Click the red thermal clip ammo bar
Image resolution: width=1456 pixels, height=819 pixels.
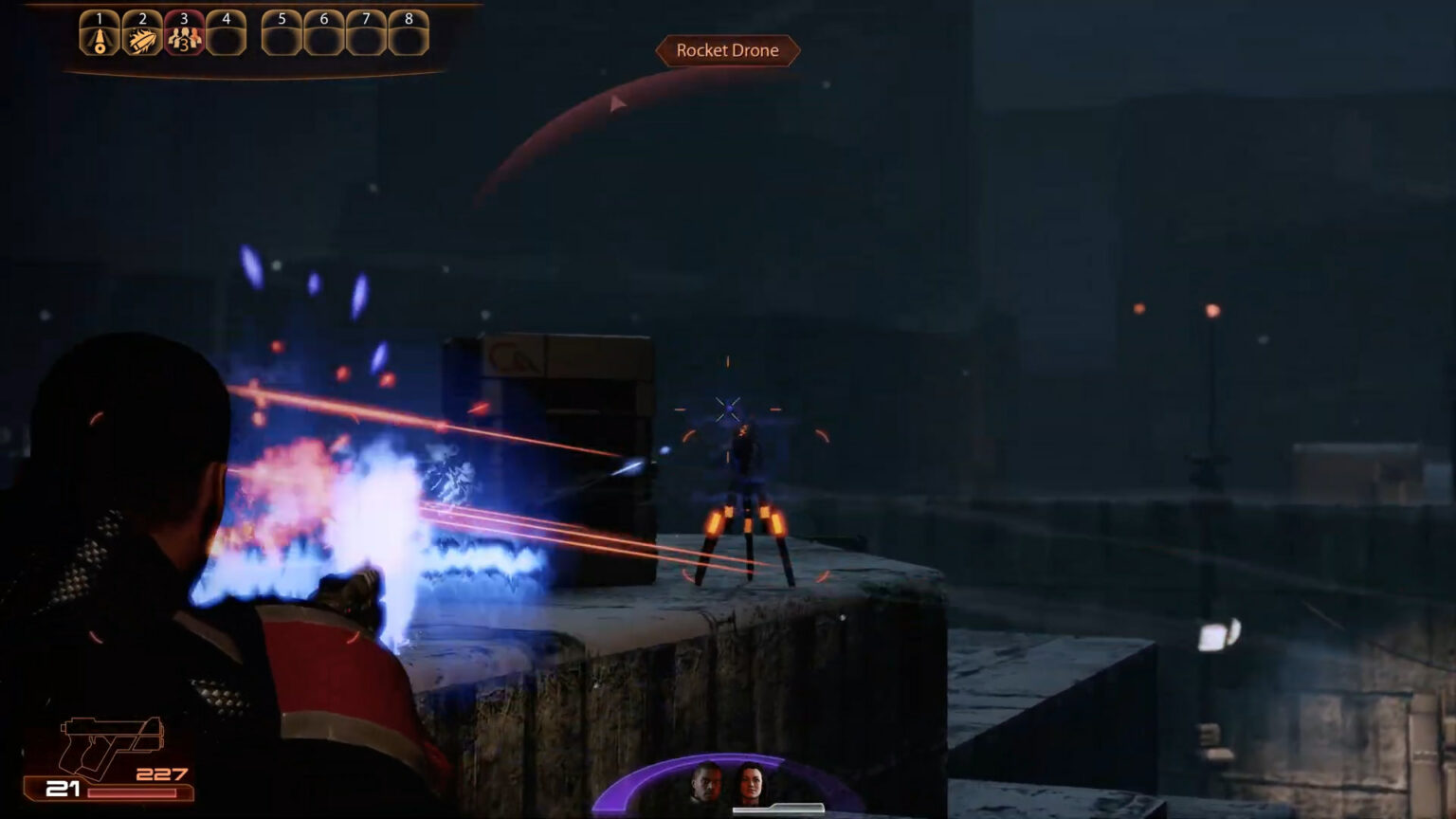pyautogui.click(x=133, y=791)
